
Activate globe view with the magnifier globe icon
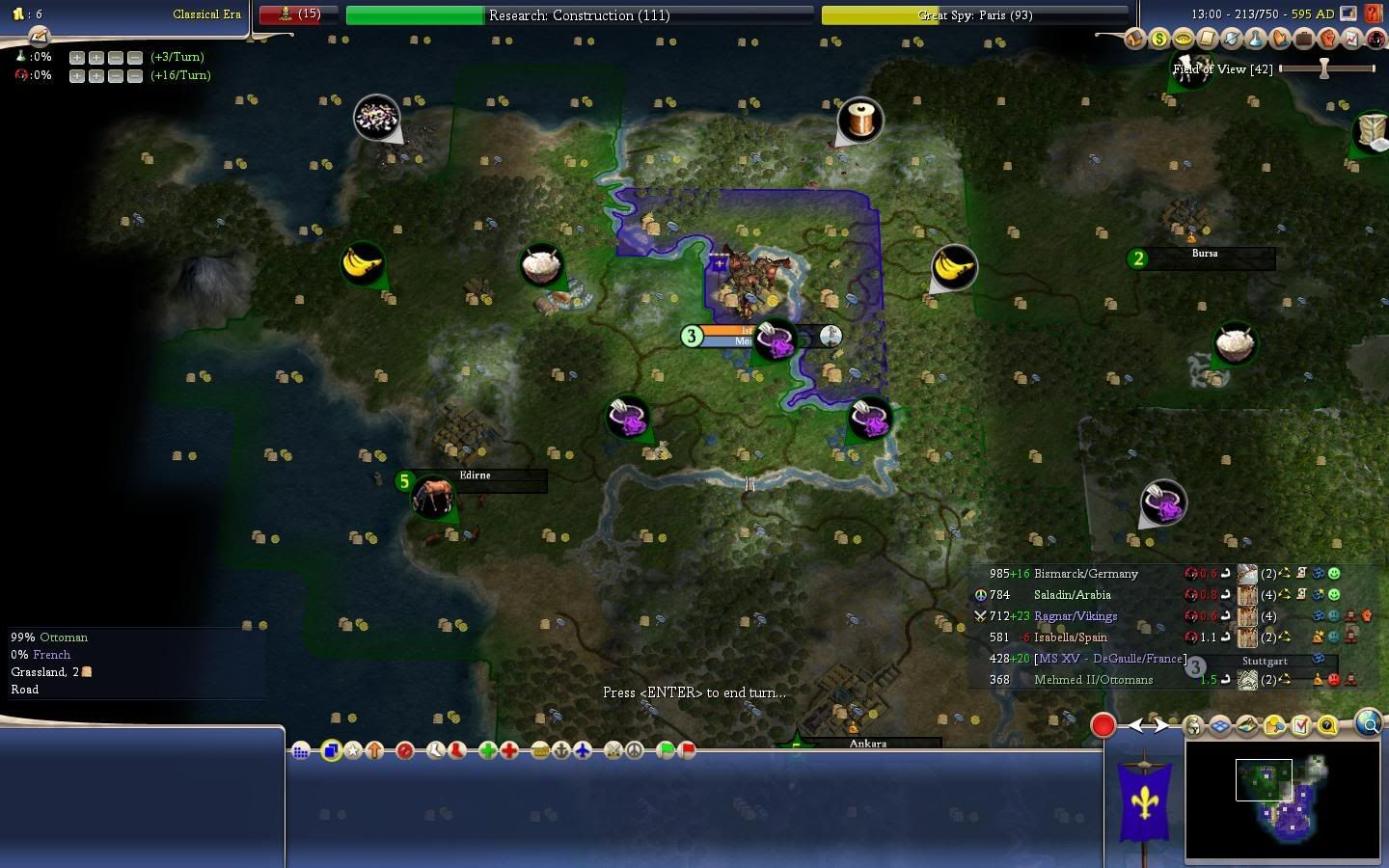(x=1367, y=724)
